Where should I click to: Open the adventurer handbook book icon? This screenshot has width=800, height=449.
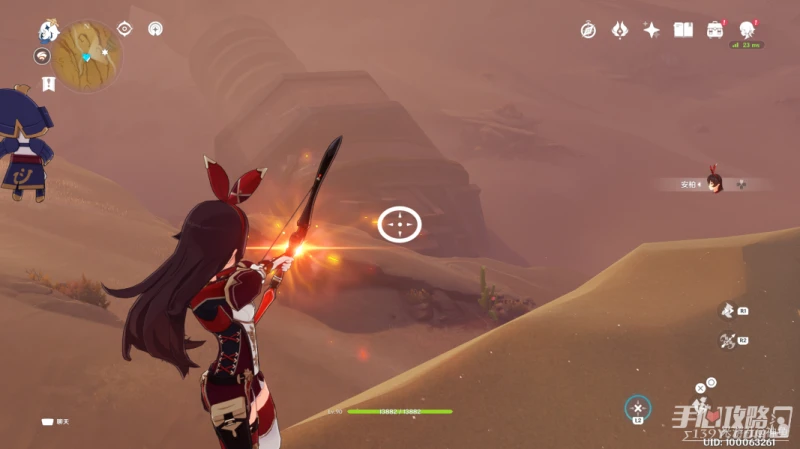pyautogui.click(x=683, y=30)
